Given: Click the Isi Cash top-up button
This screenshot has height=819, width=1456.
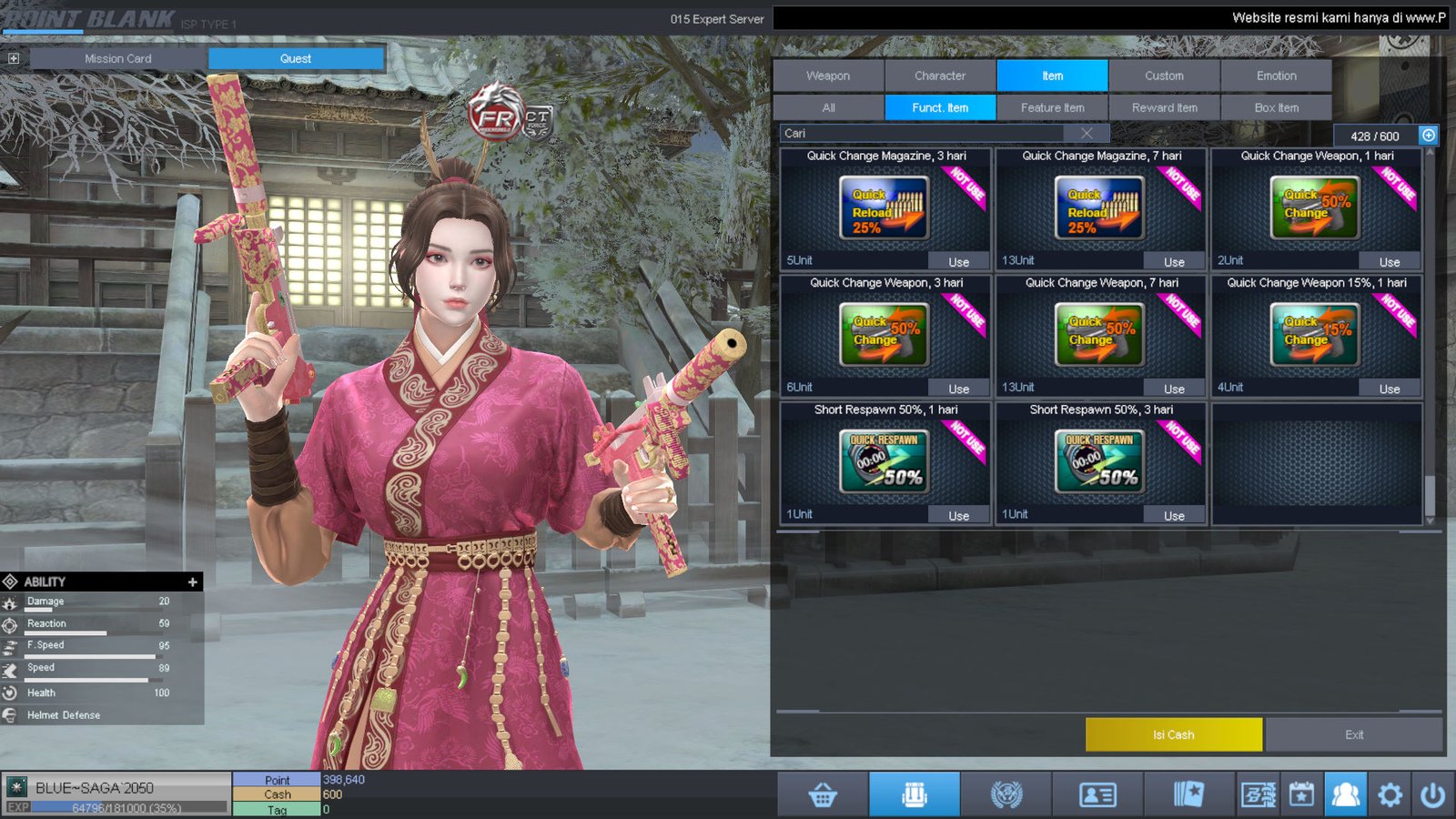Looking at the screenshot, I should (x=1173, y=734).
